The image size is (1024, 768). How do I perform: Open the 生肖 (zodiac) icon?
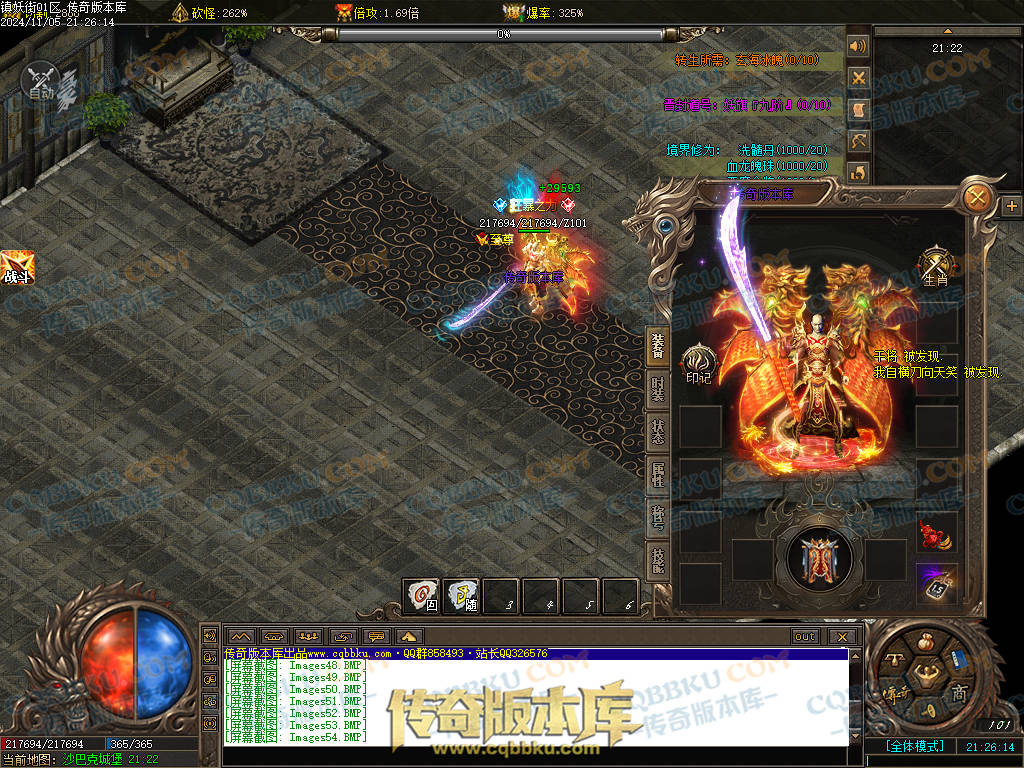coord(936,267)
